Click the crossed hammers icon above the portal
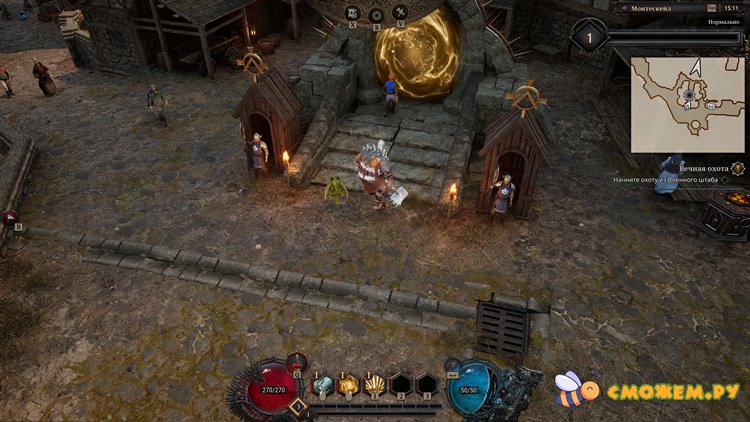This screenshot has width=750, height=422. click(x=401, y=13)
